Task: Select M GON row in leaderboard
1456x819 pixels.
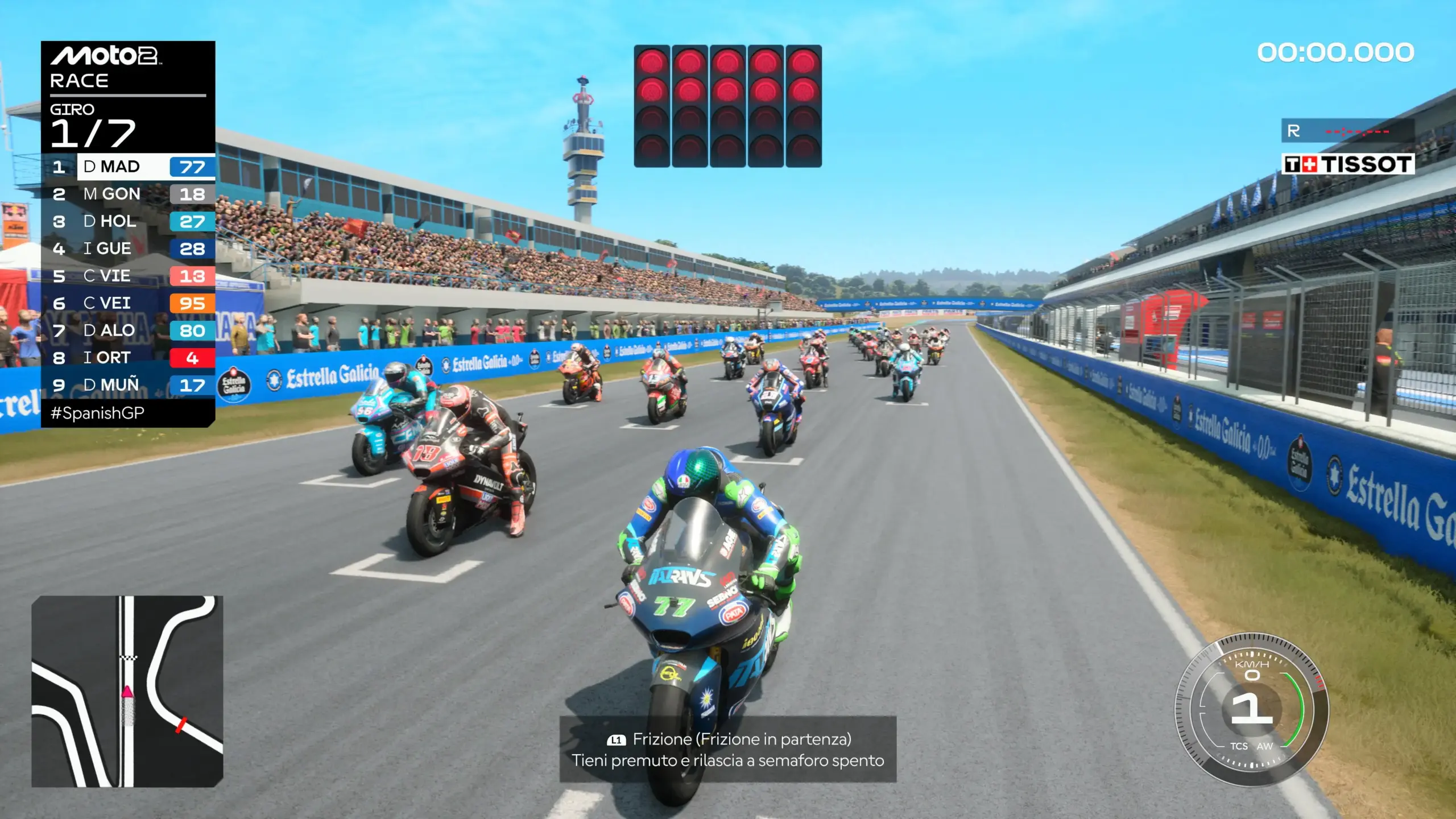Action: pyautogui.click(x=128, y=194)
